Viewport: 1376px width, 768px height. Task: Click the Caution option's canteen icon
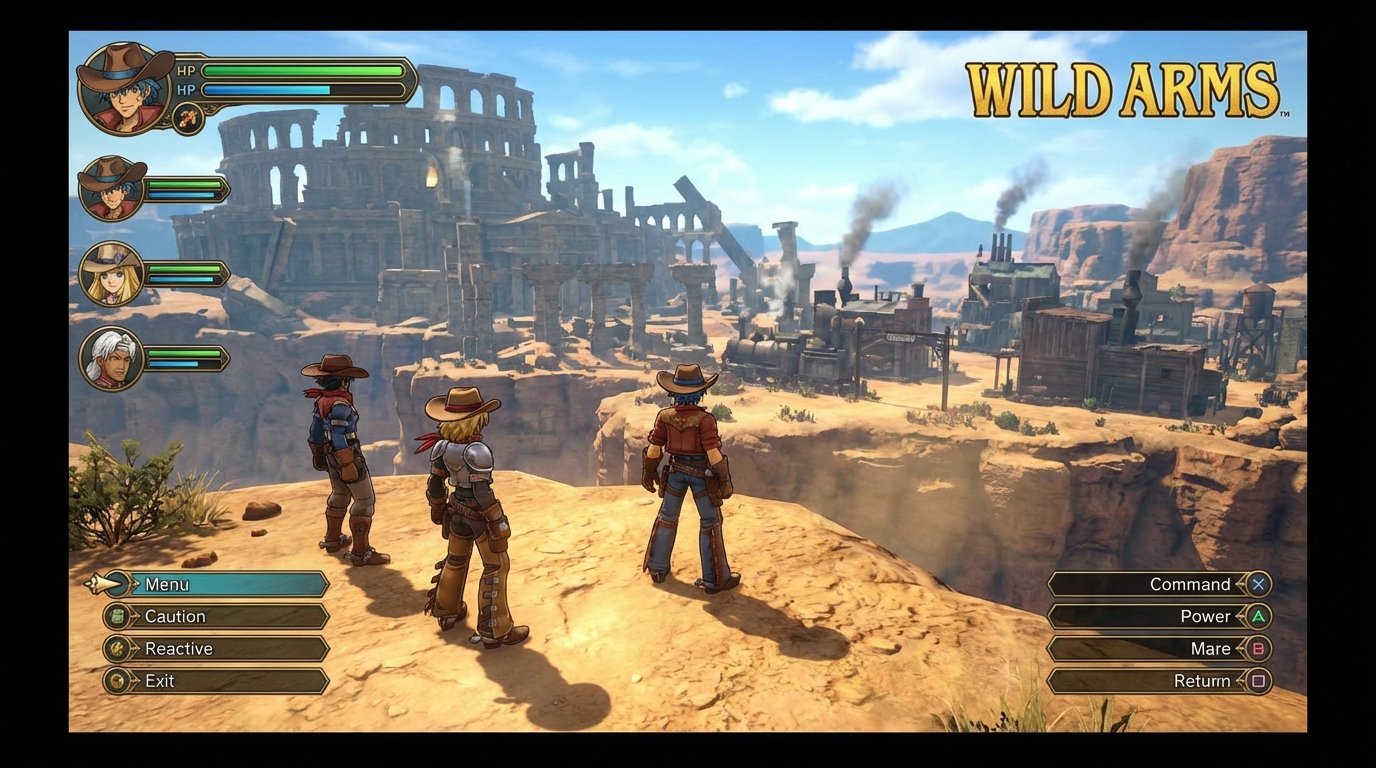point(117,617)
